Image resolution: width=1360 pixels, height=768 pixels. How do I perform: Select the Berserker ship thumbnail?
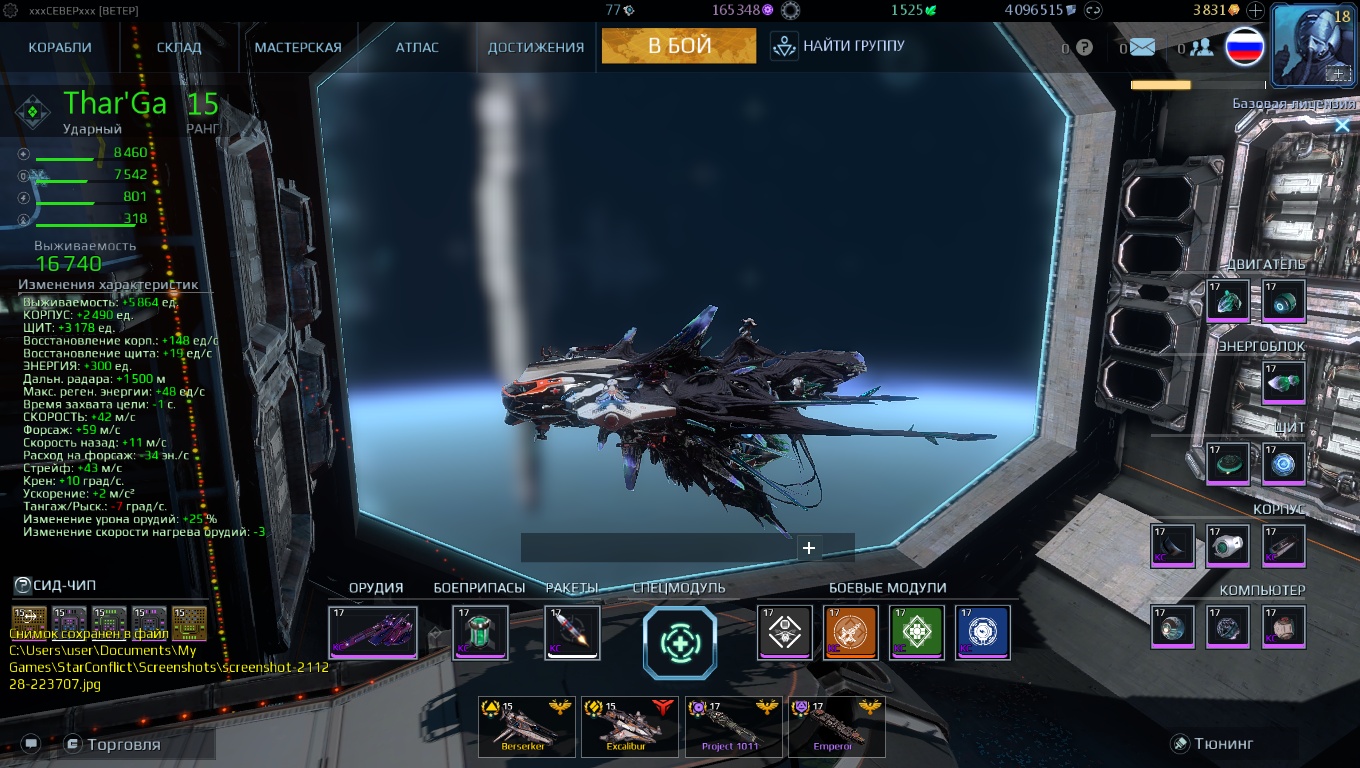tap(527, 725)
